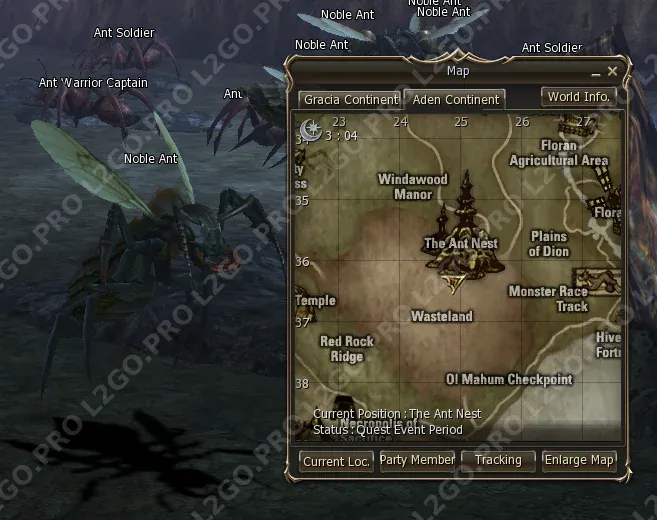Click Plains of Dion on the map

coord(548,244)
